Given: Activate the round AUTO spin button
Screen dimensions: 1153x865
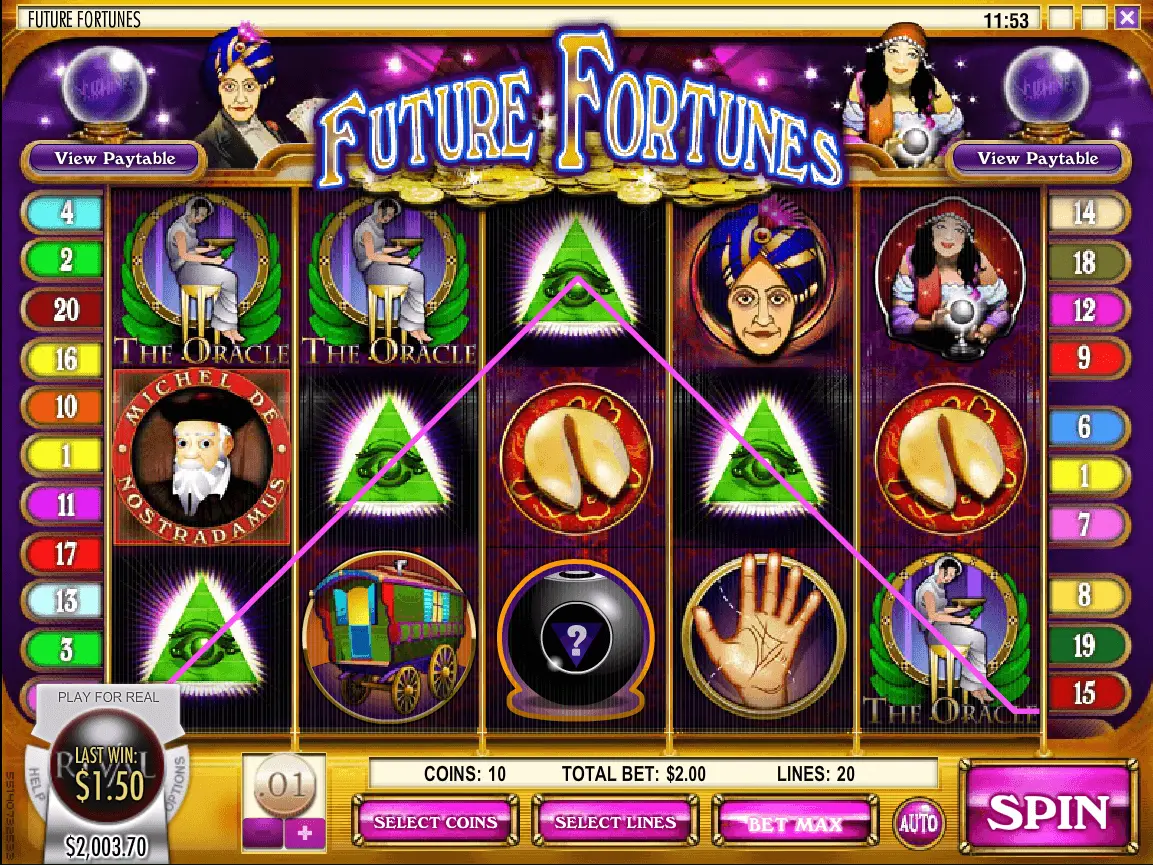Looking at the screenshot, I should pyautogui.click(x=918, y=823).
